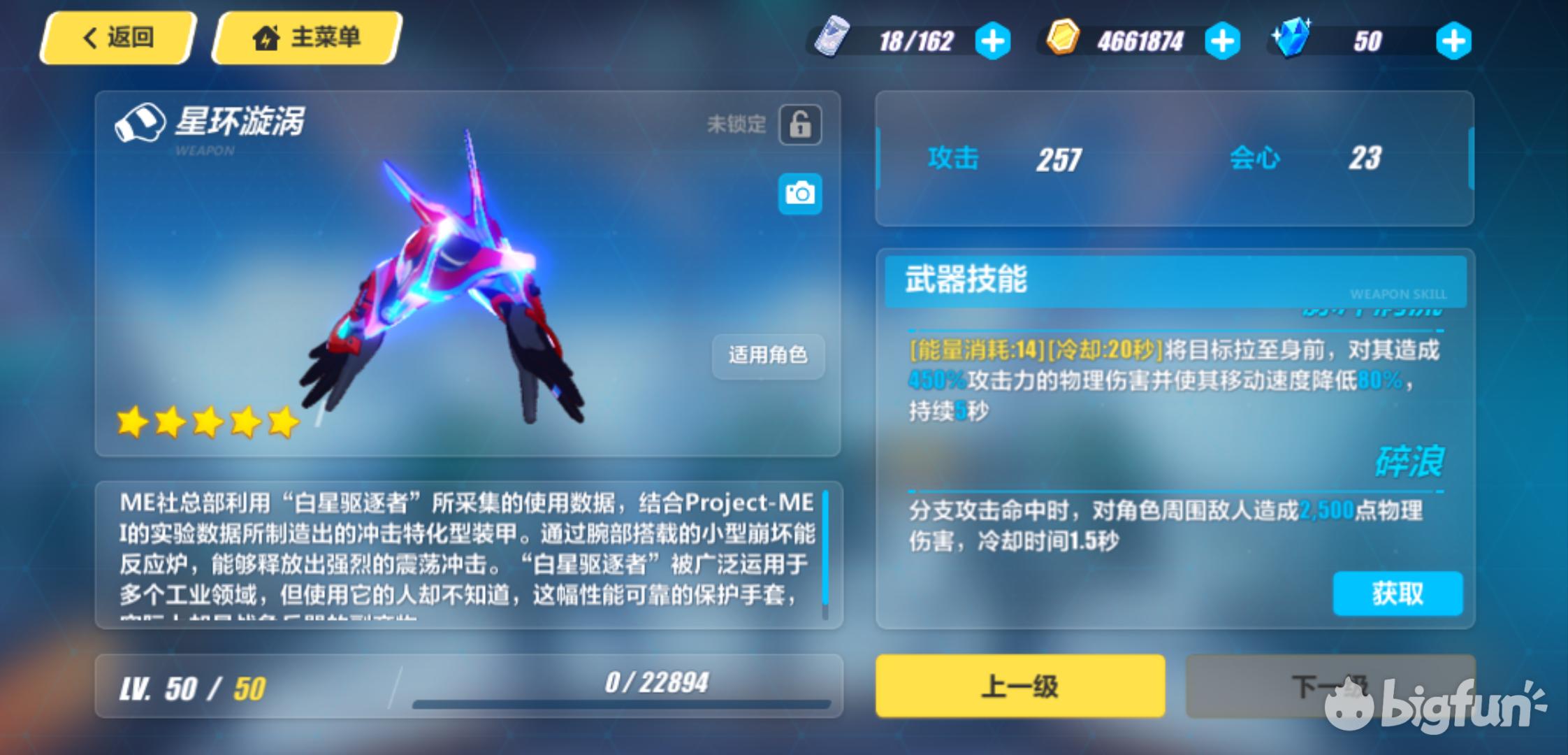The width and height of the screenshot is (1568, 755).
Task: Show 适用角色 applicable characters
Action: [x=768, y=355]
